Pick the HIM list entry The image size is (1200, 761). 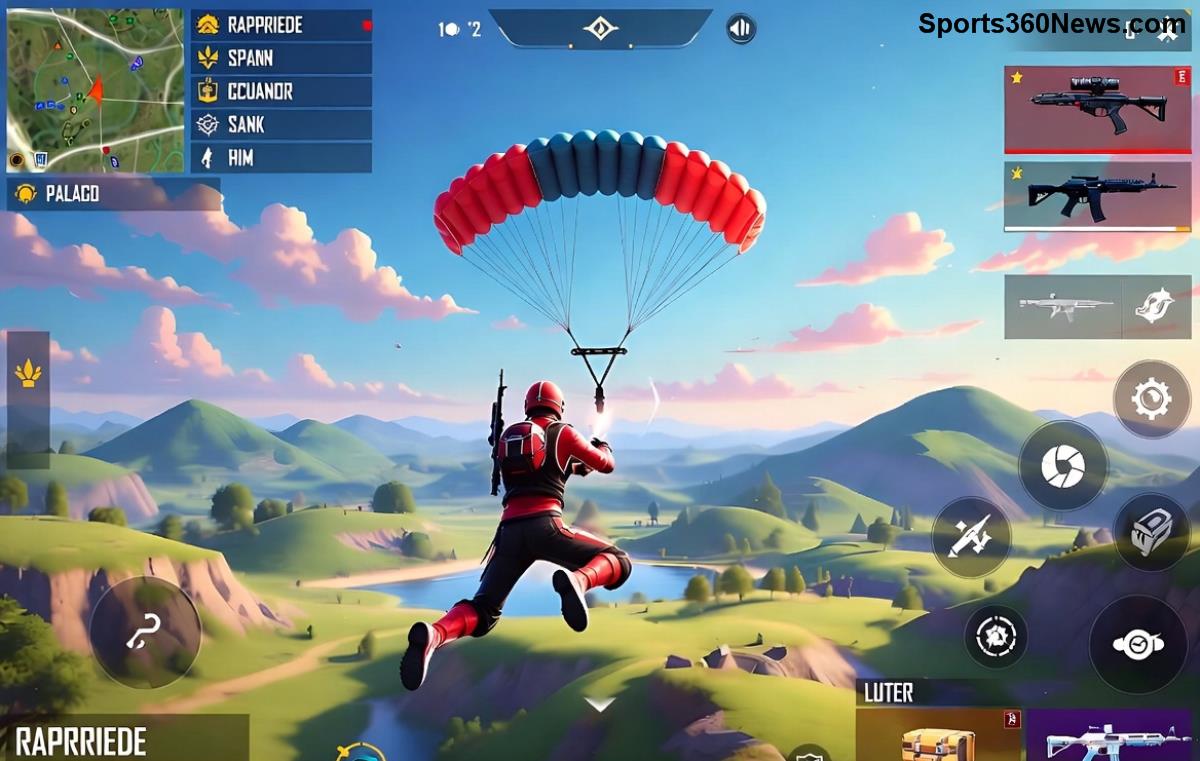click(x=281, y=157)
